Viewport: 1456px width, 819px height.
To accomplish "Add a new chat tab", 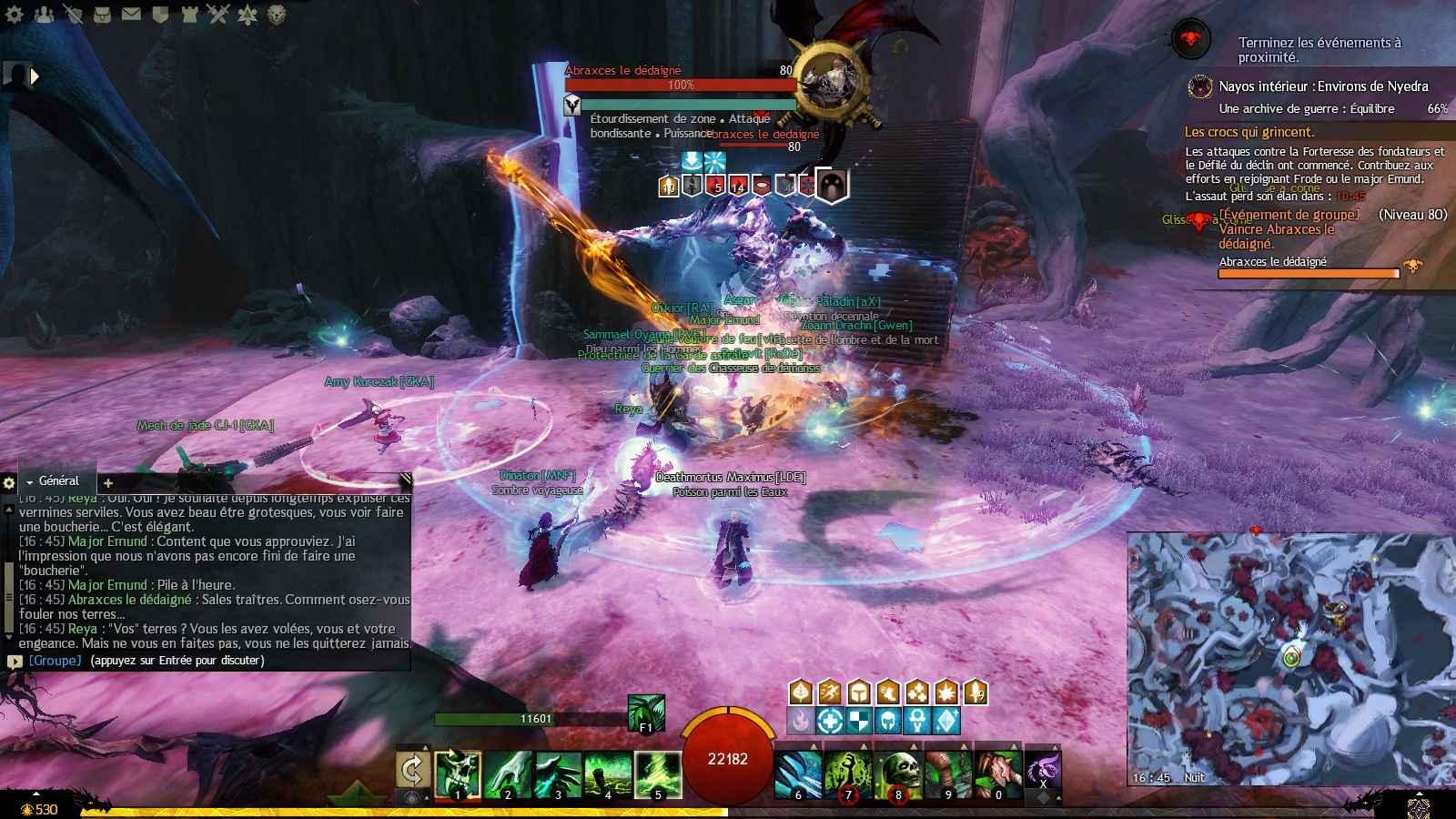I will (x=107, y=482).
